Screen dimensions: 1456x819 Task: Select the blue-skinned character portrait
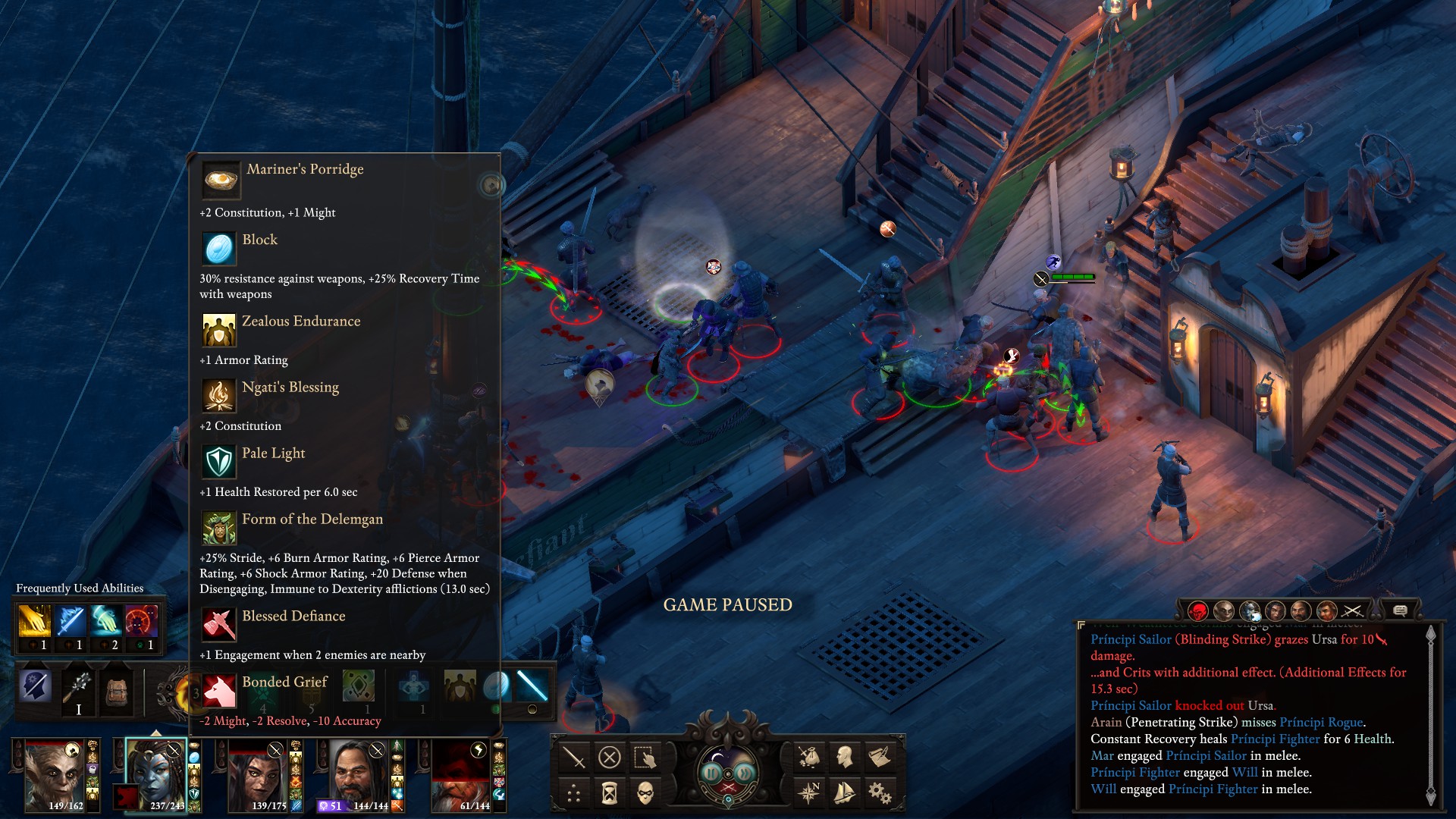(x=155, y=773)
